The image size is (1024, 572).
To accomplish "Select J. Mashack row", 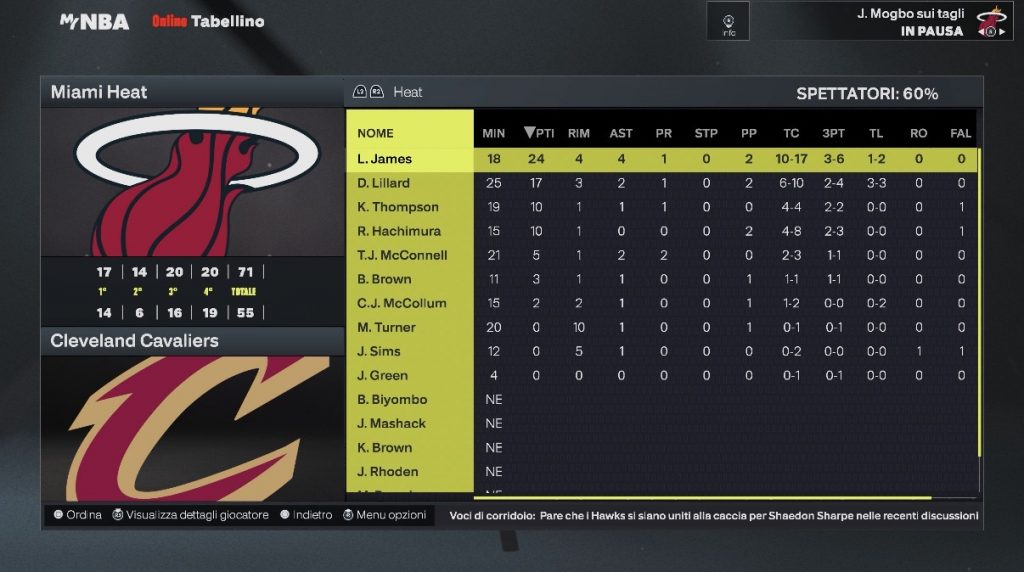I will coord(391,423).
